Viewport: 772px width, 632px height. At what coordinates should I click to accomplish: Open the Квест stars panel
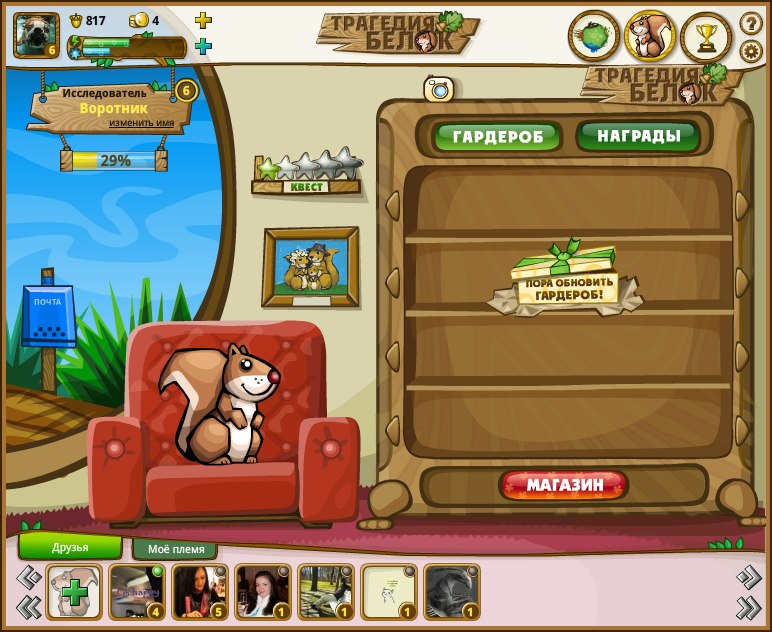(x=306, y=172)
